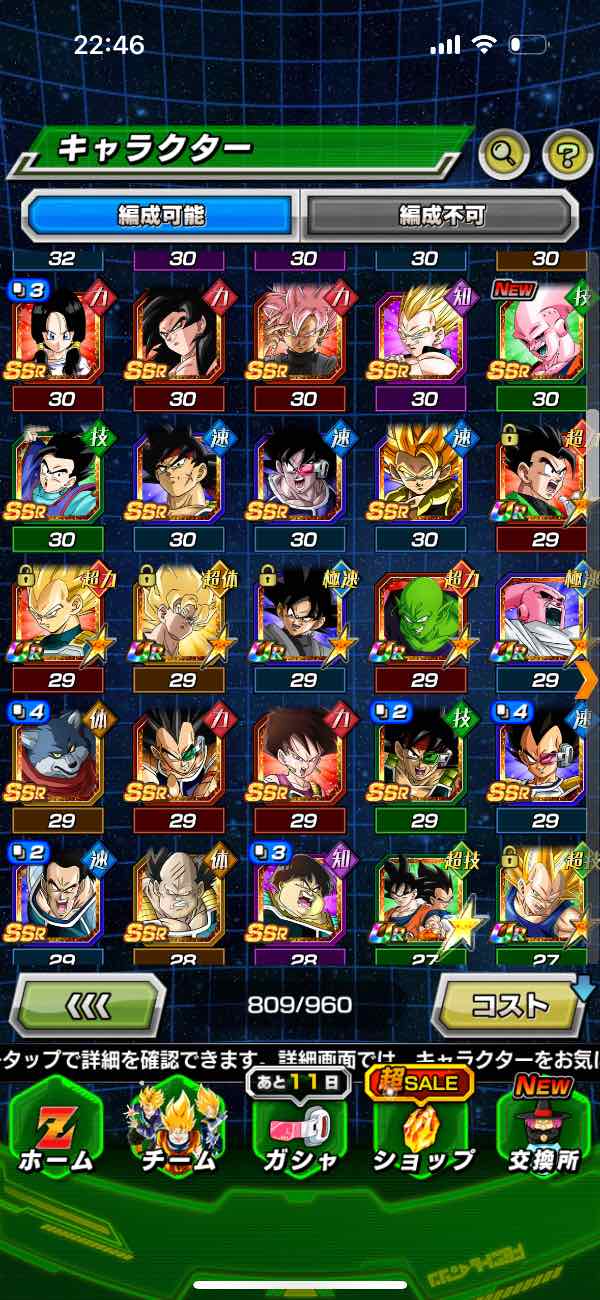Open the チーム team menu
Image resolution: width=600 pixels, height=1300 pixels.
tap(178, 1130)
